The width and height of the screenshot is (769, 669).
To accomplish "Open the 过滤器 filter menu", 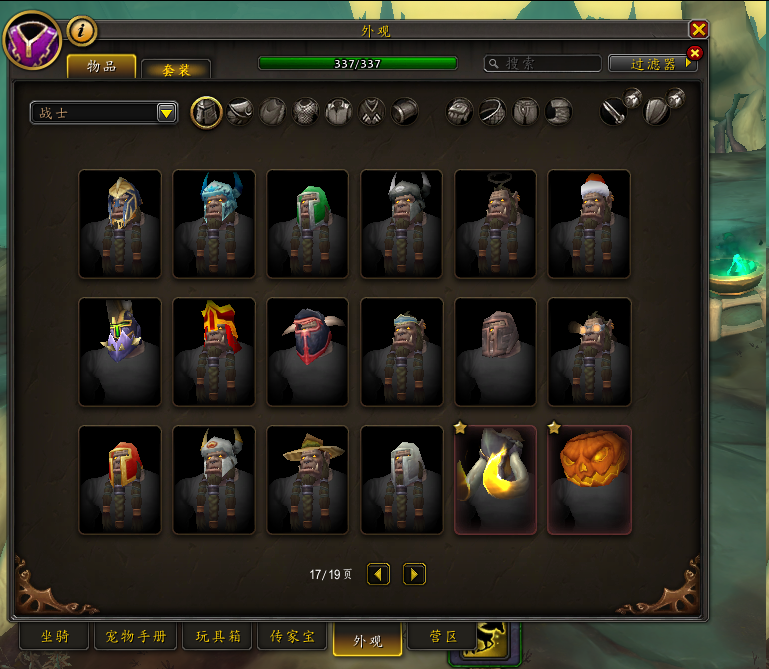I will (652, 63).
